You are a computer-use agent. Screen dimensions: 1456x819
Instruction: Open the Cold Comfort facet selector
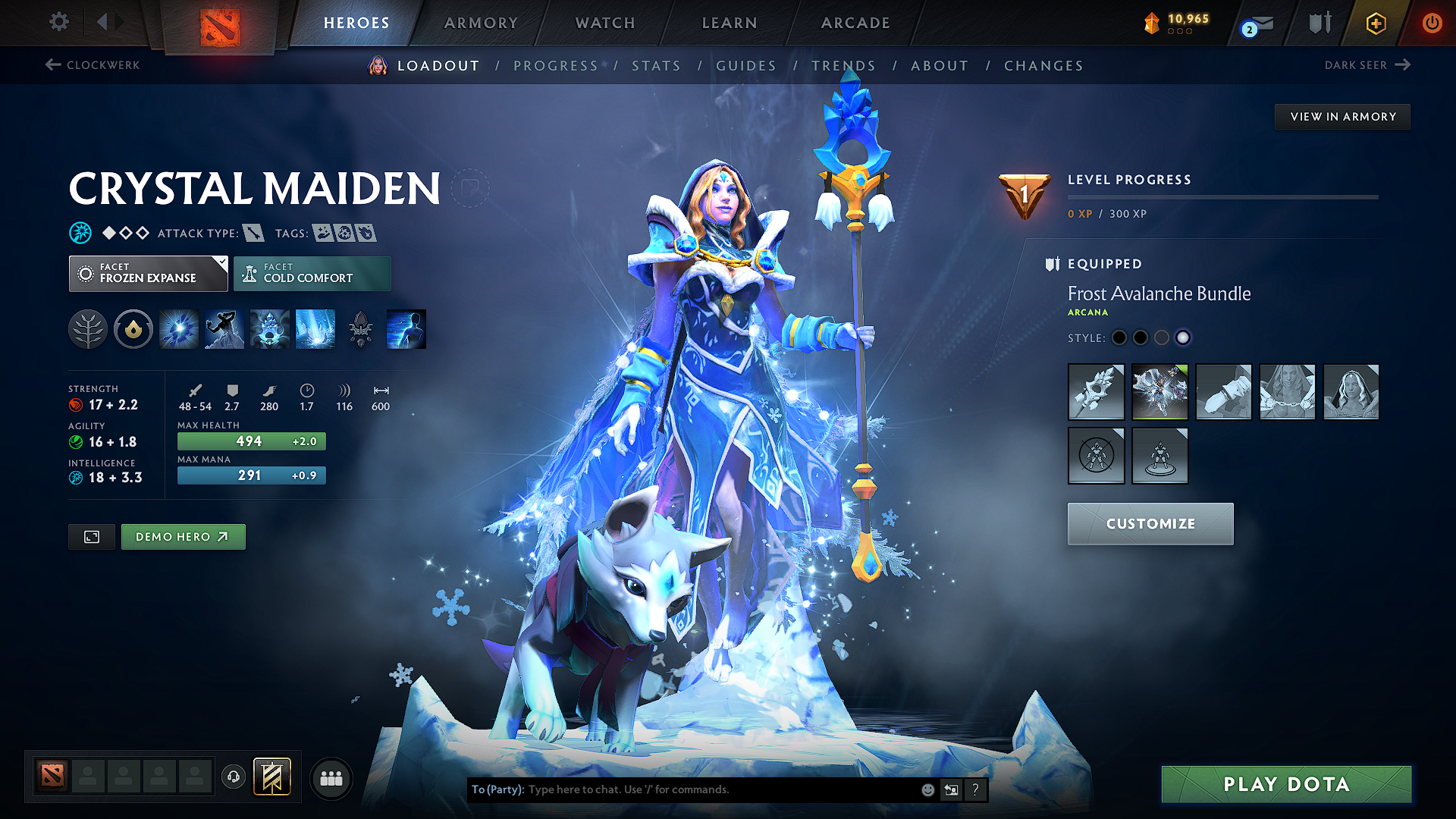click(312, 273)
